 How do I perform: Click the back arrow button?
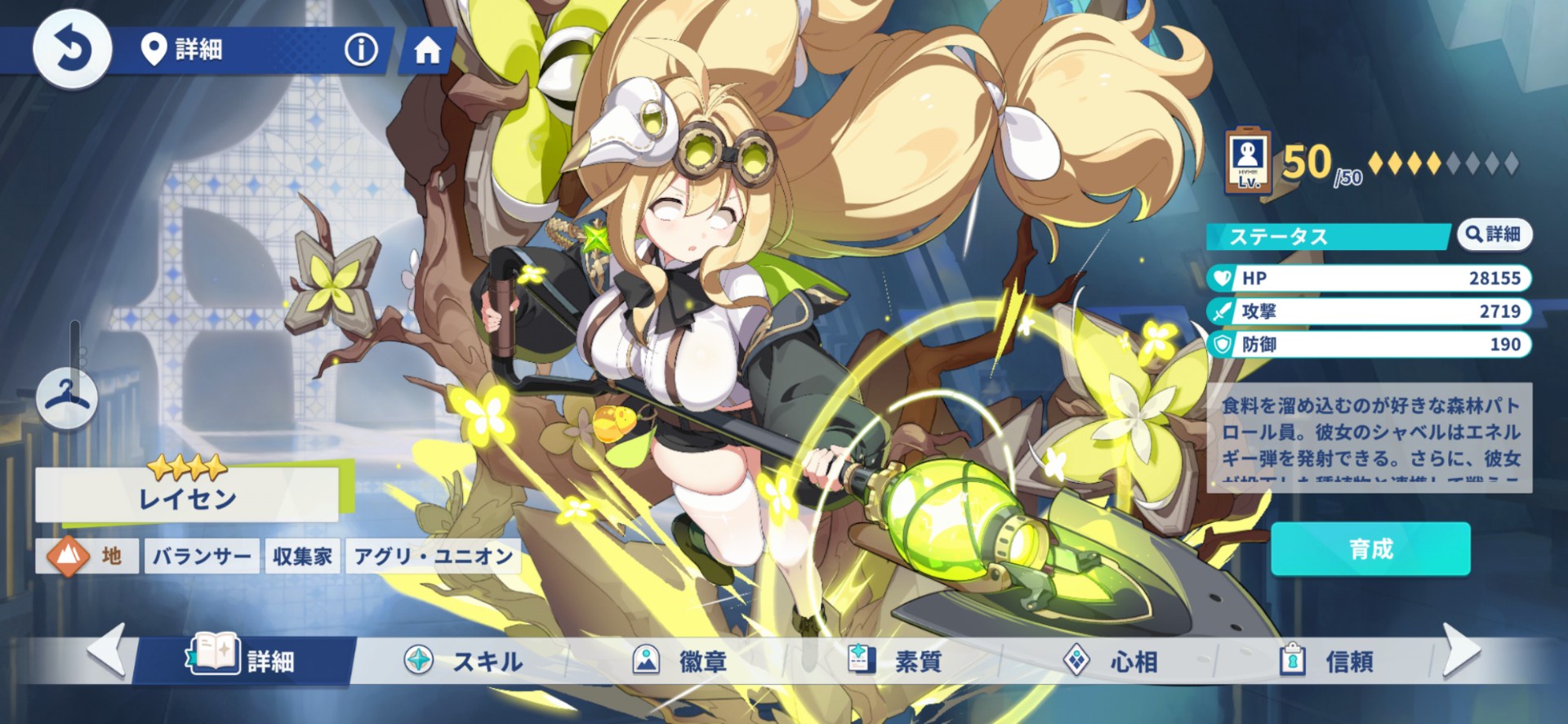(x=72, y=49)
